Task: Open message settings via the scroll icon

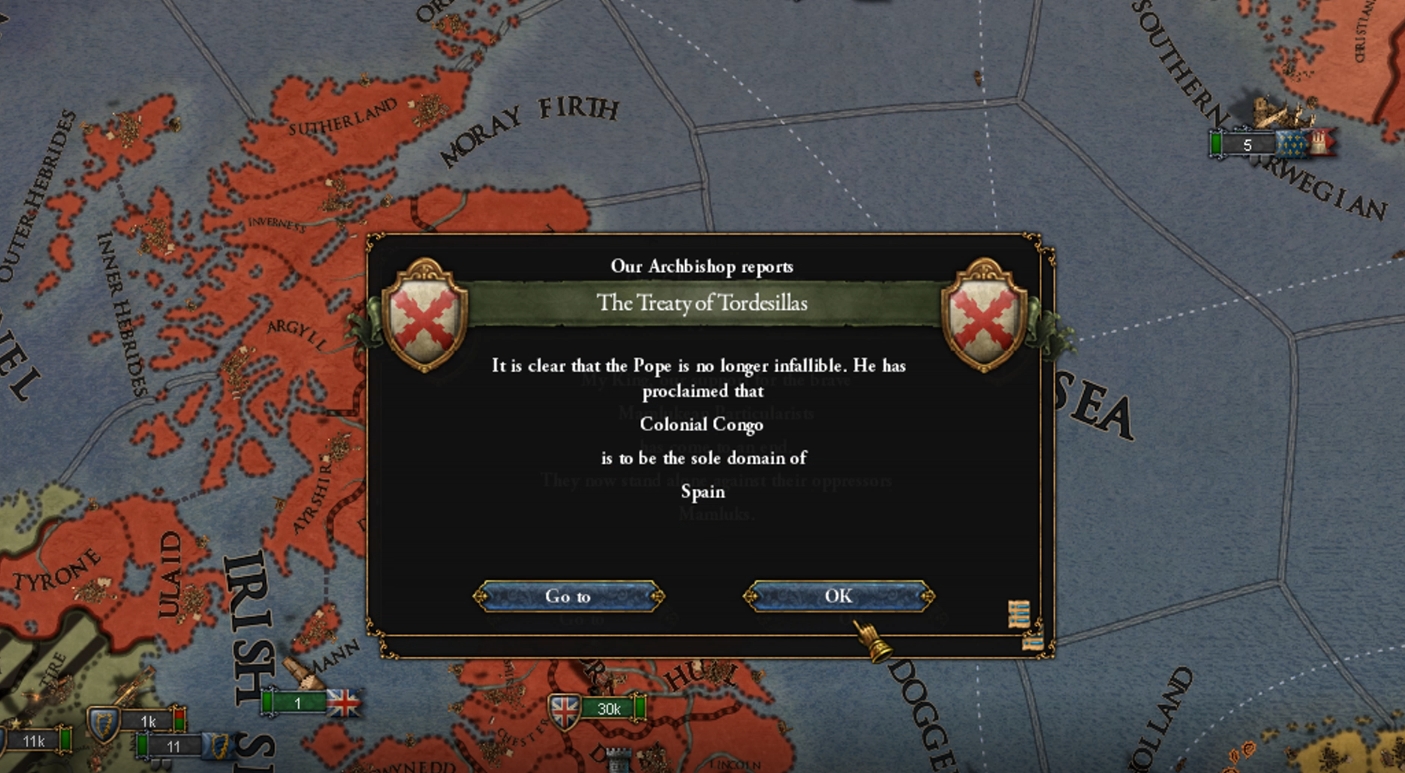Action: [1017, 613]
